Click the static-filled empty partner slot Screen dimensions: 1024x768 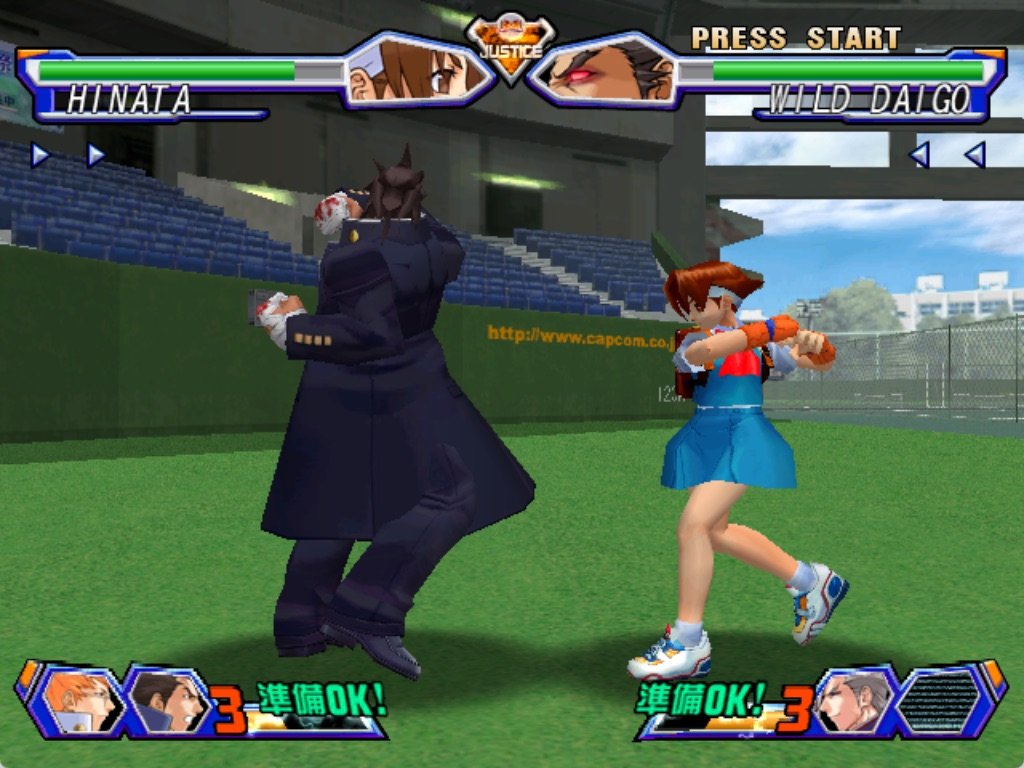(938, 702)
